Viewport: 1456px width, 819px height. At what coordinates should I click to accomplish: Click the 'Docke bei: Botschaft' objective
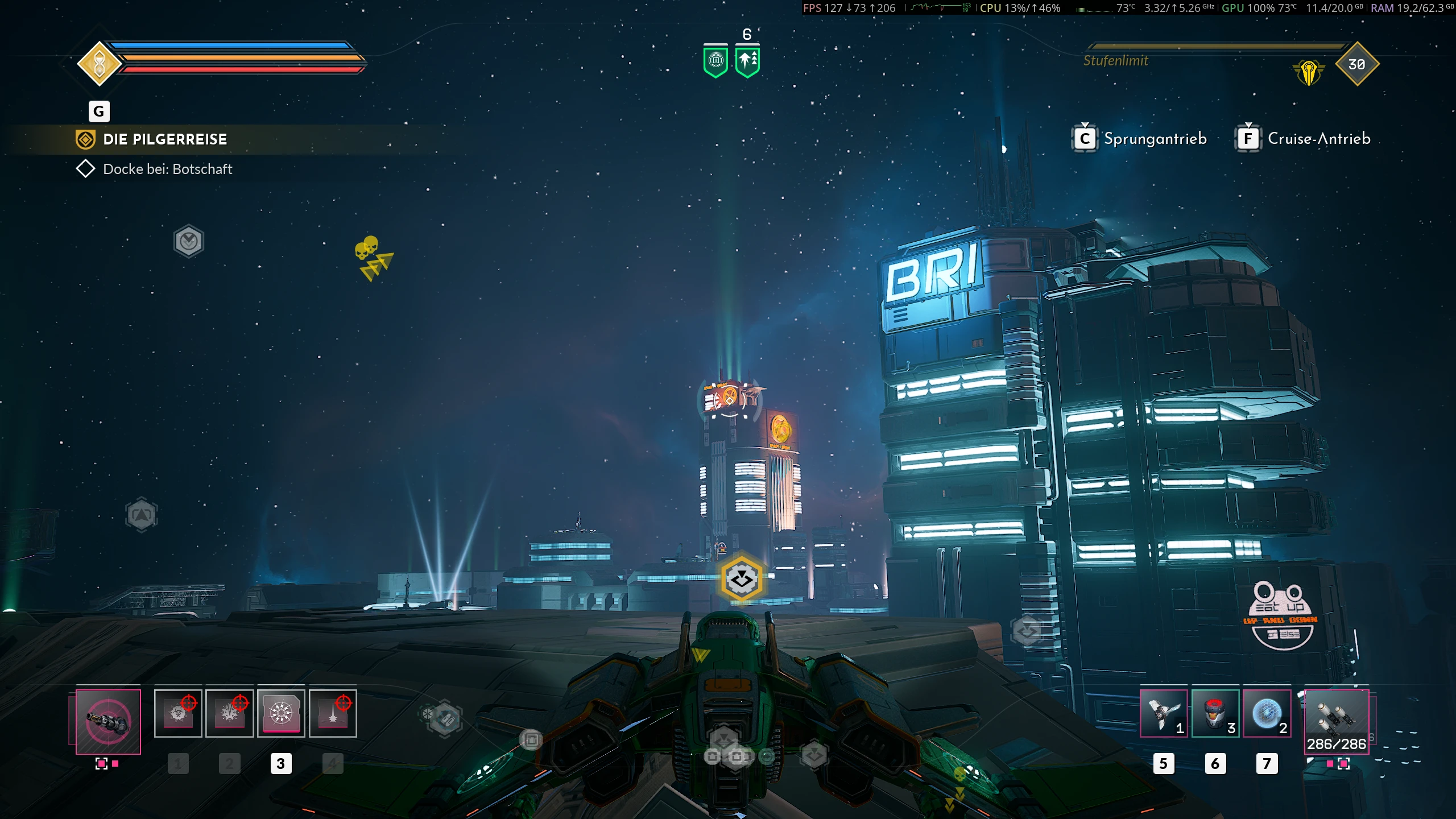click(167, 169)
